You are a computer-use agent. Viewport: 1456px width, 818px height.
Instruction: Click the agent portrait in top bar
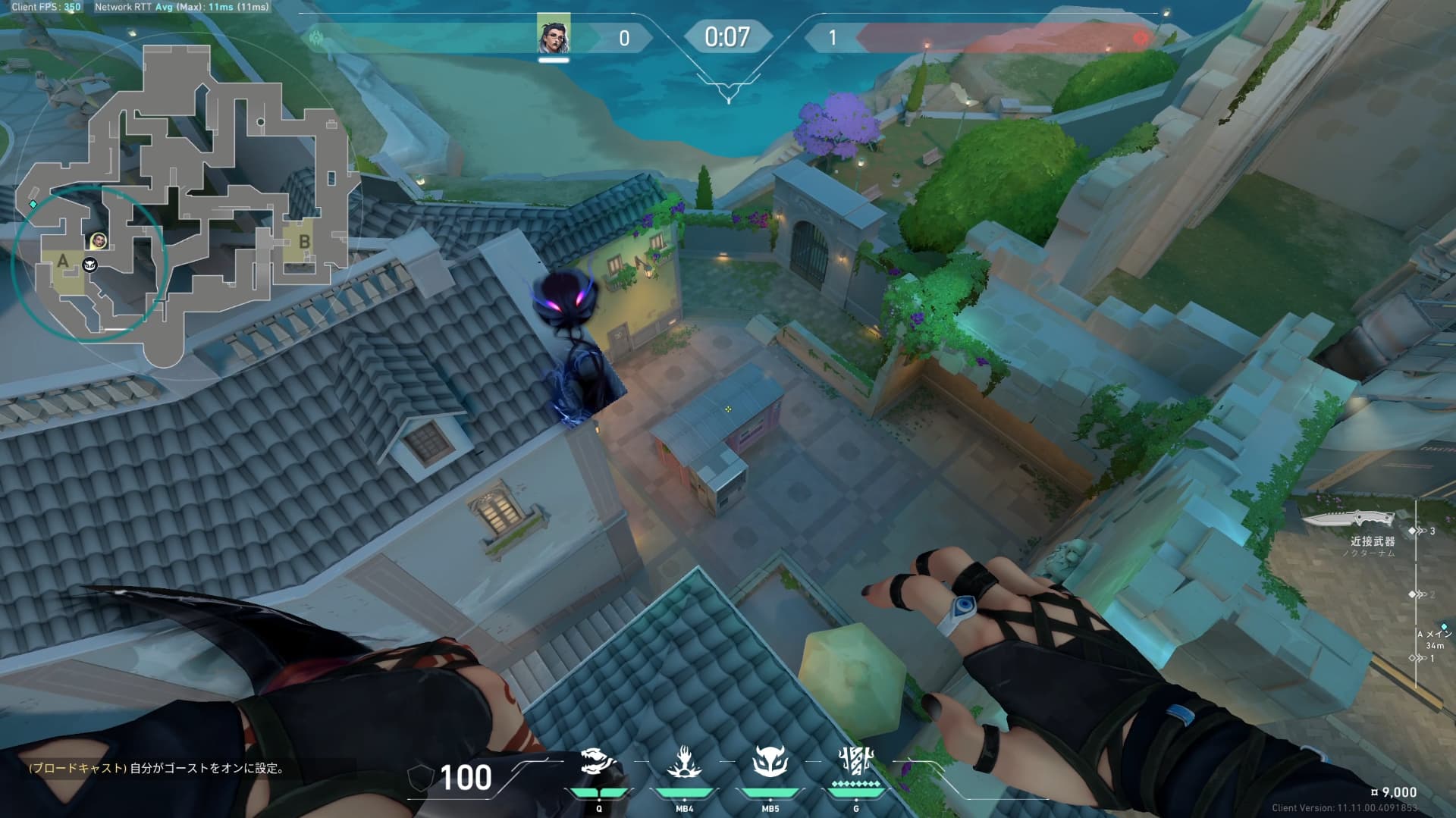(554, 34)
